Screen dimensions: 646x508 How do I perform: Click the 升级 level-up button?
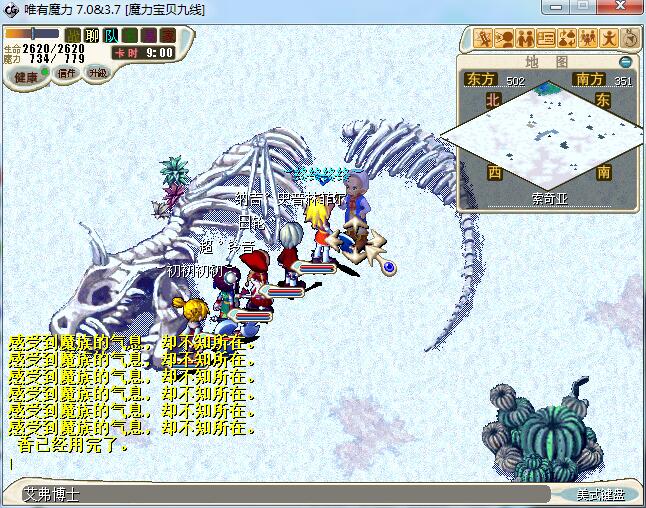[98, 73]
